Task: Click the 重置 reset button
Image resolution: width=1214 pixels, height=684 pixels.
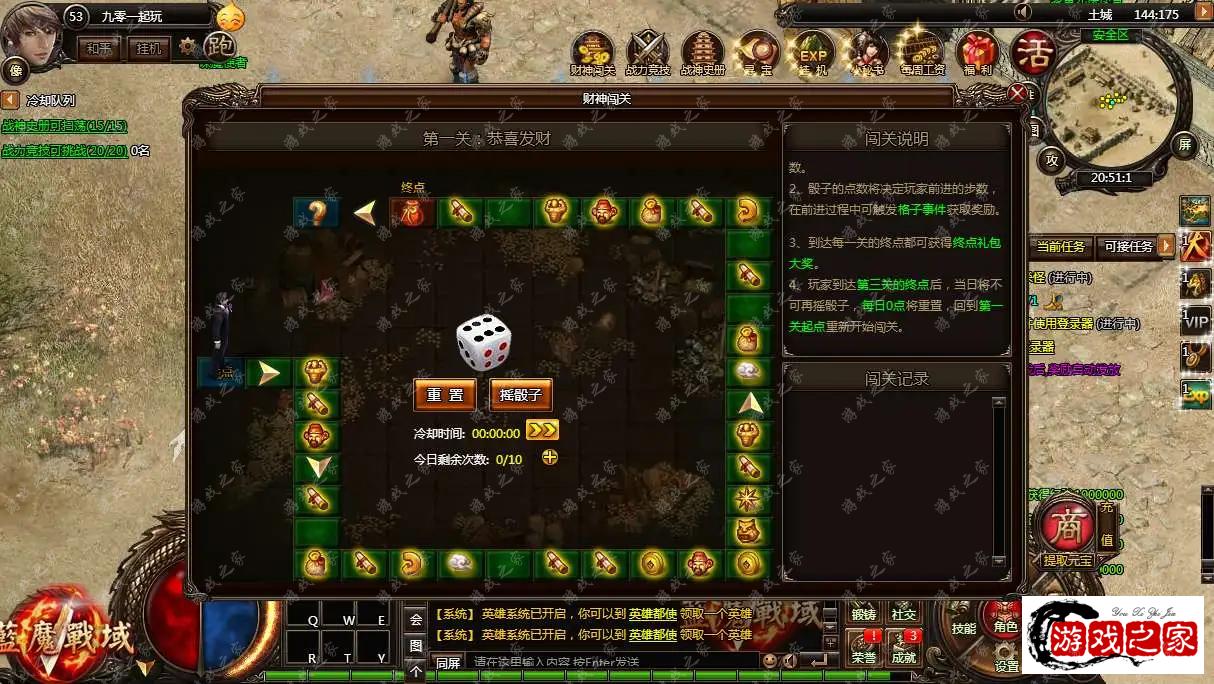Action: point(445,395)
